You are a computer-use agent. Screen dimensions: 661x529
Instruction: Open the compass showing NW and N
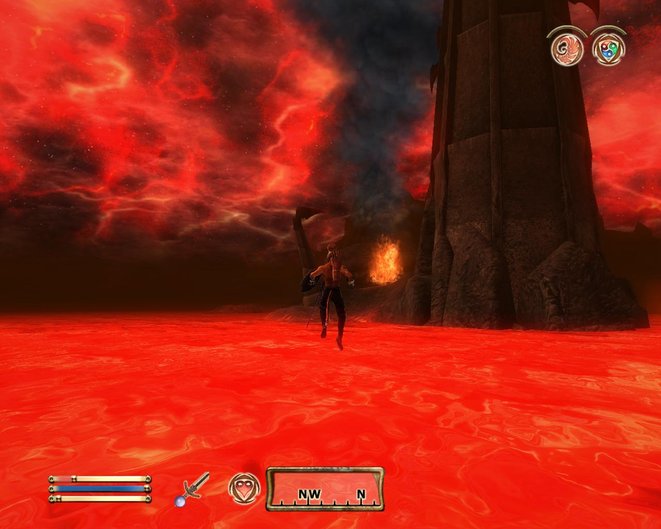325,489
